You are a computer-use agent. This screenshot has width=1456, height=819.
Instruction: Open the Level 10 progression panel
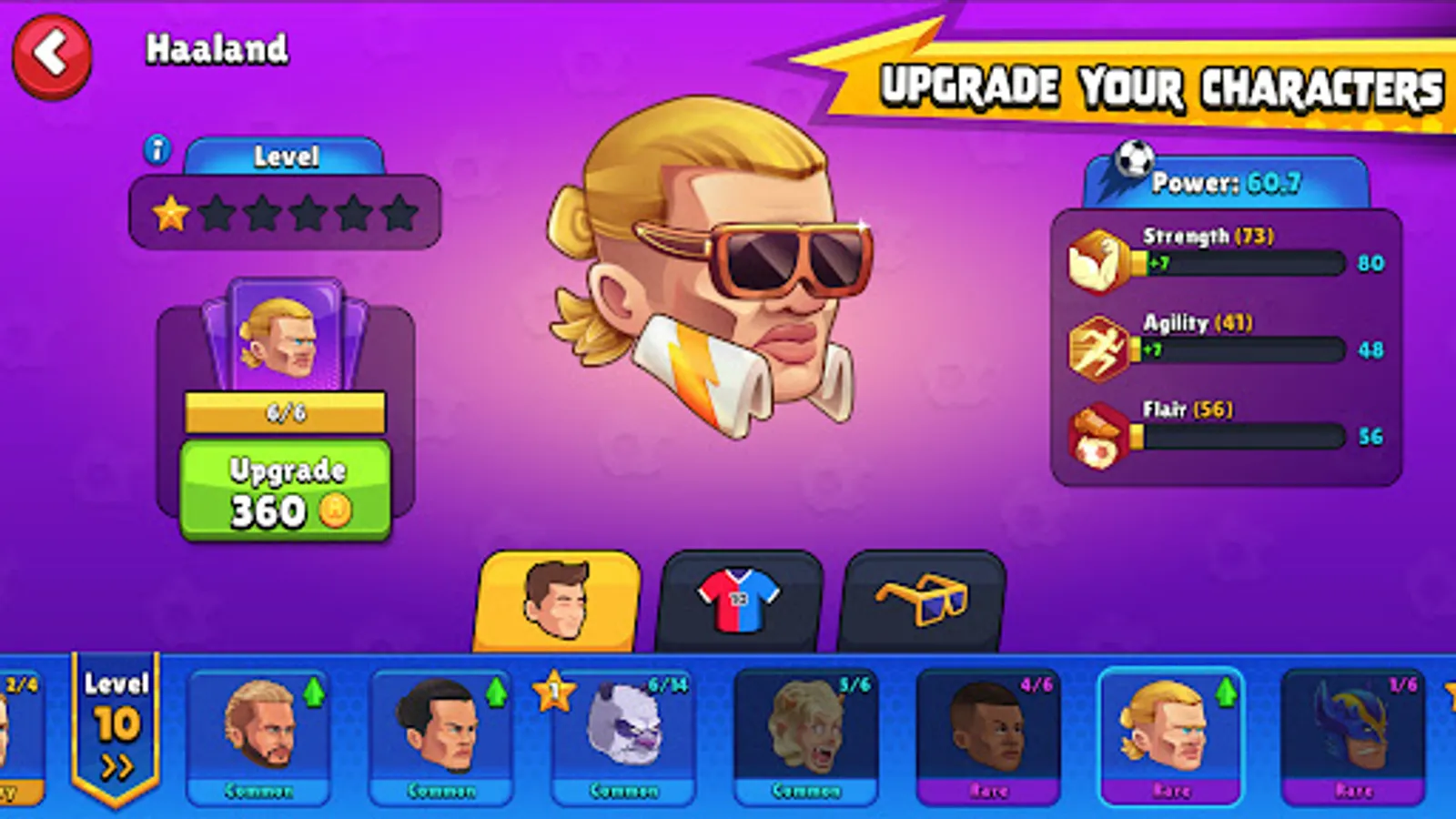(x=116, y=723)
